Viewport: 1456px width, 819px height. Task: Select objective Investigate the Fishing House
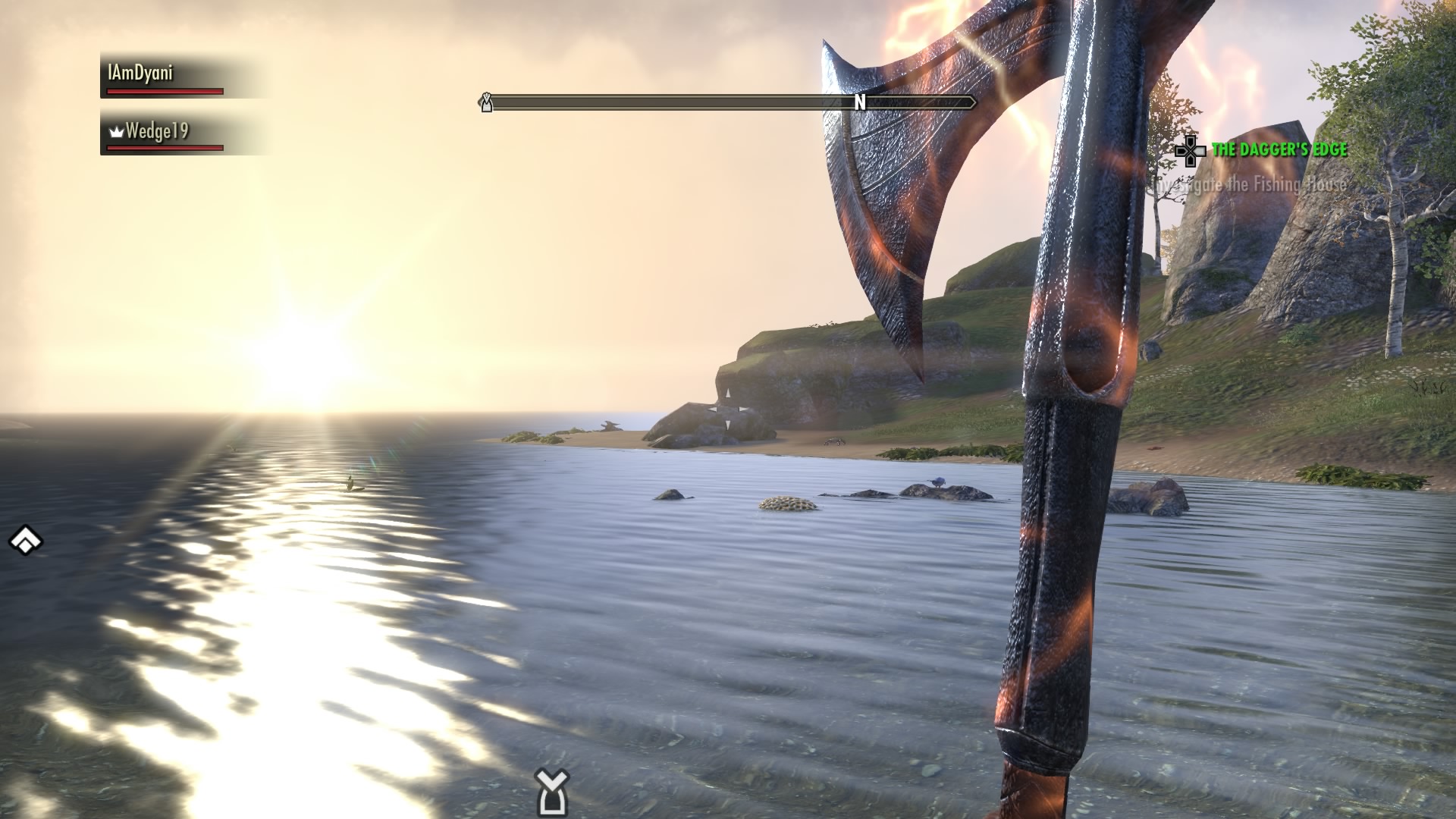click(x=1250, y=184)
